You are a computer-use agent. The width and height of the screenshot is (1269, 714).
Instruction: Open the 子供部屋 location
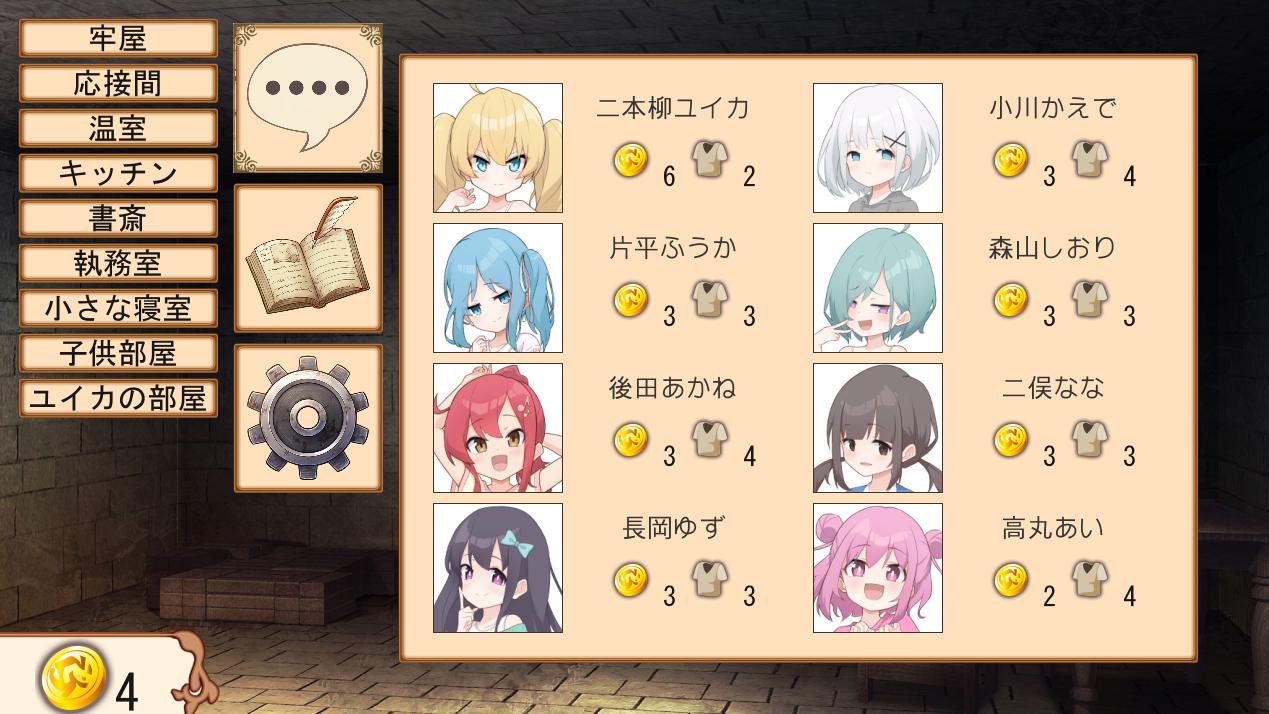click(x=118, y=353)
